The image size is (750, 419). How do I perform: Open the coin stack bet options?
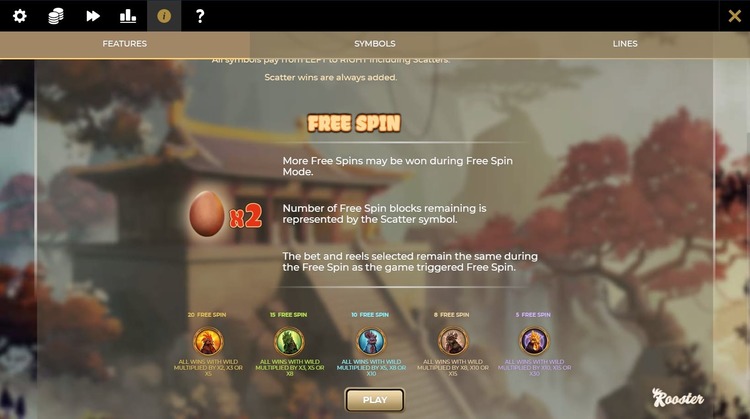(x=56, y=16)
